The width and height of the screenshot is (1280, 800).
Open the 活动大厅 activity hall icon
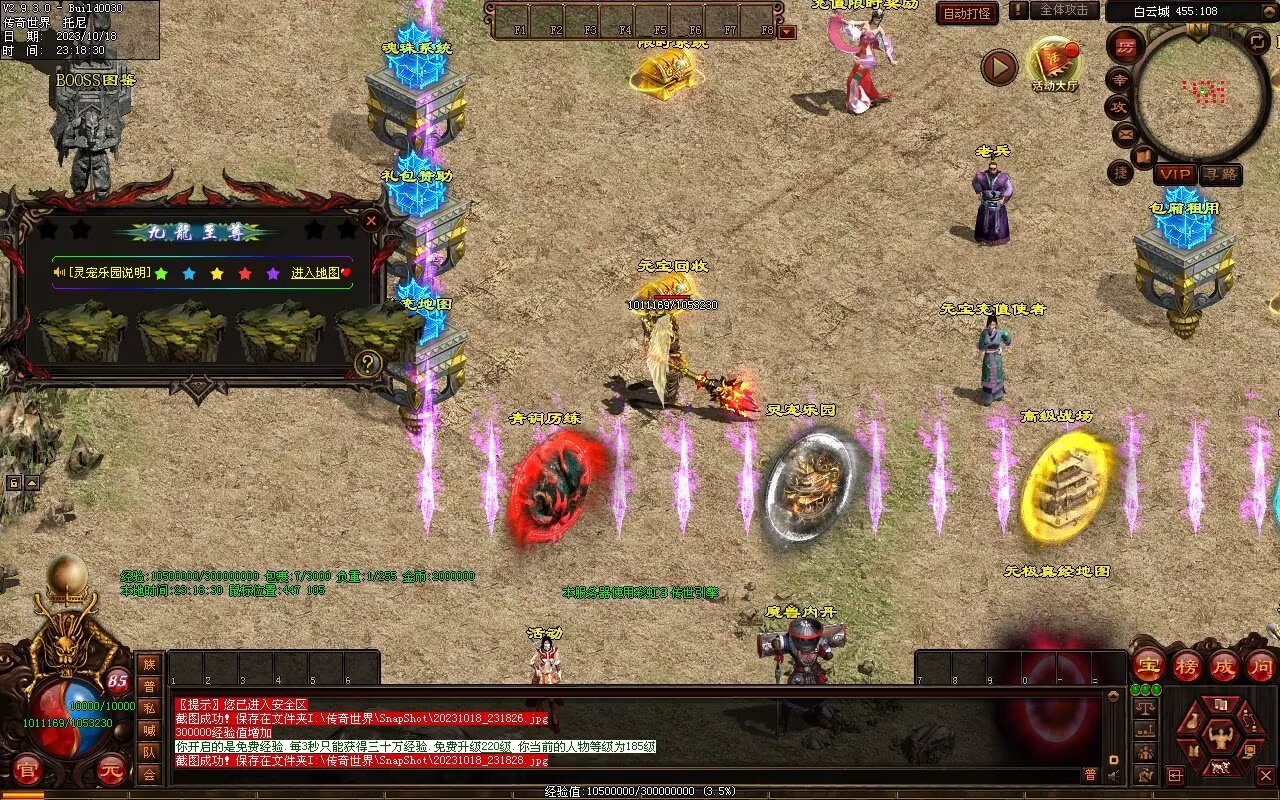click(1055, 65)
